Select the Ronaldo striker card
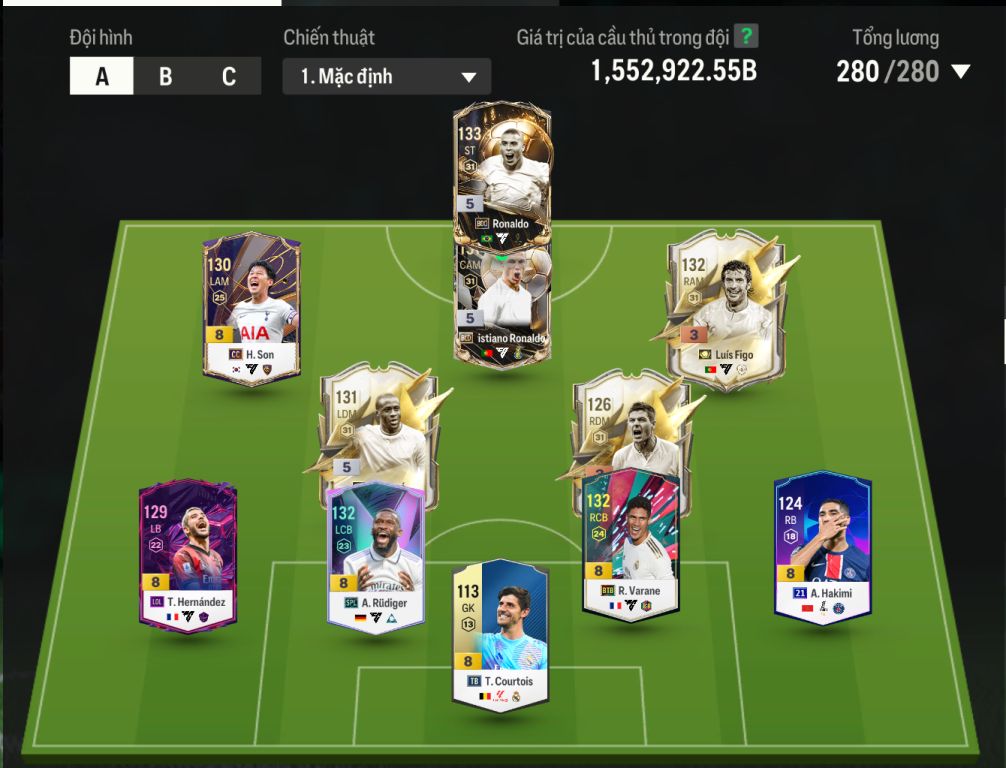1006x768 pixels. point(501,170)
